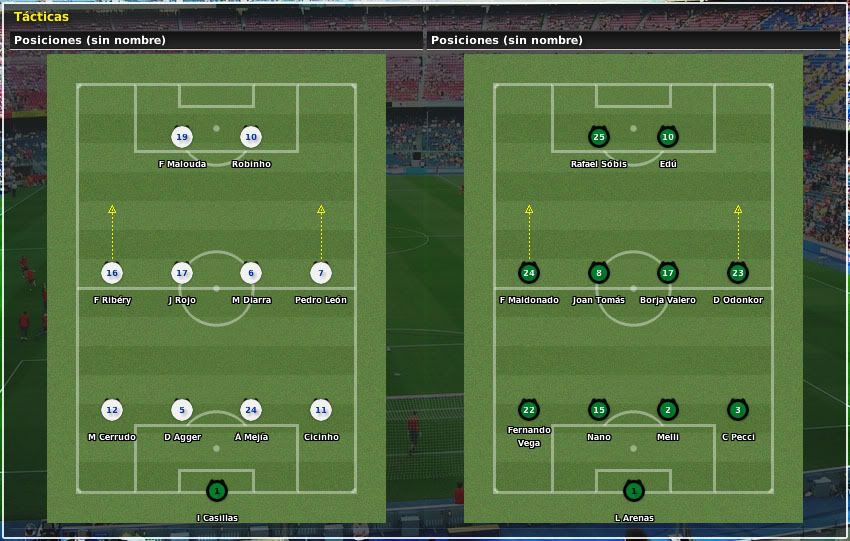Select F Malouda number 19 token
This screenshot has height=541, width=850.
click(181, 137)
